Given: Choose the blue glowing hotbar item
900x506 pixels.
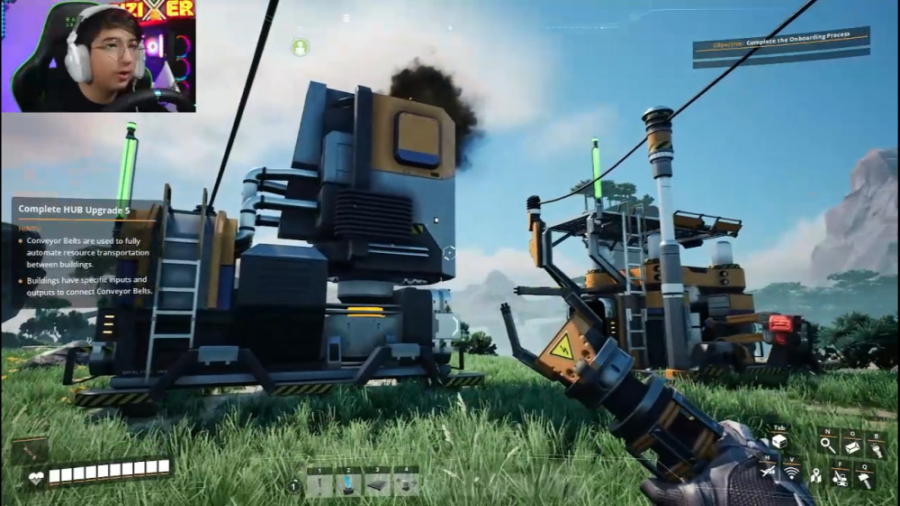Looking at the screenshot, I should pyautogui.click(x=349, y=484).
